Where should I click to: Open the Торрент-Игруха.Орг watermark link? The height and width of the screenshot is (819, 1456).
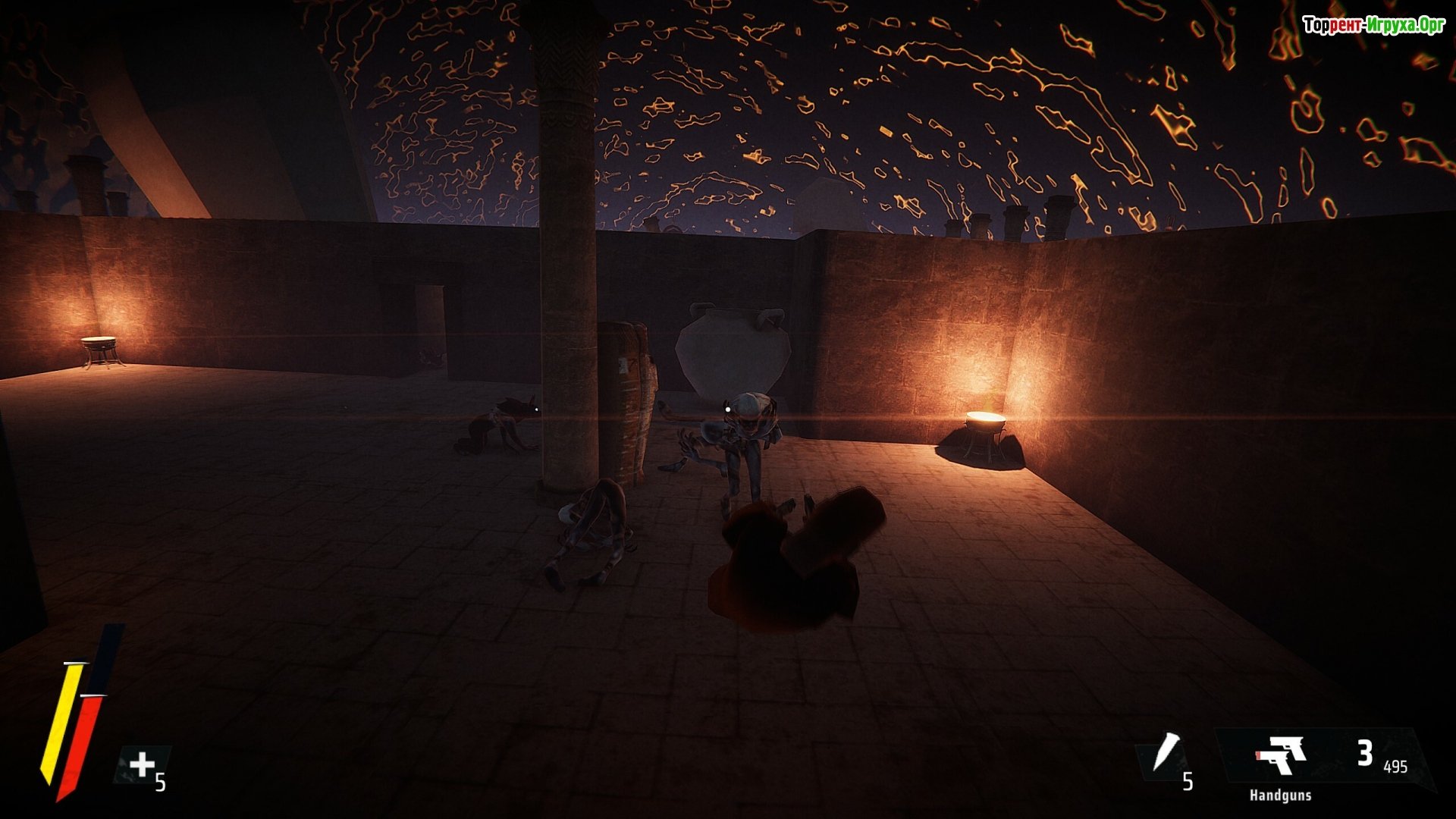1373,25
